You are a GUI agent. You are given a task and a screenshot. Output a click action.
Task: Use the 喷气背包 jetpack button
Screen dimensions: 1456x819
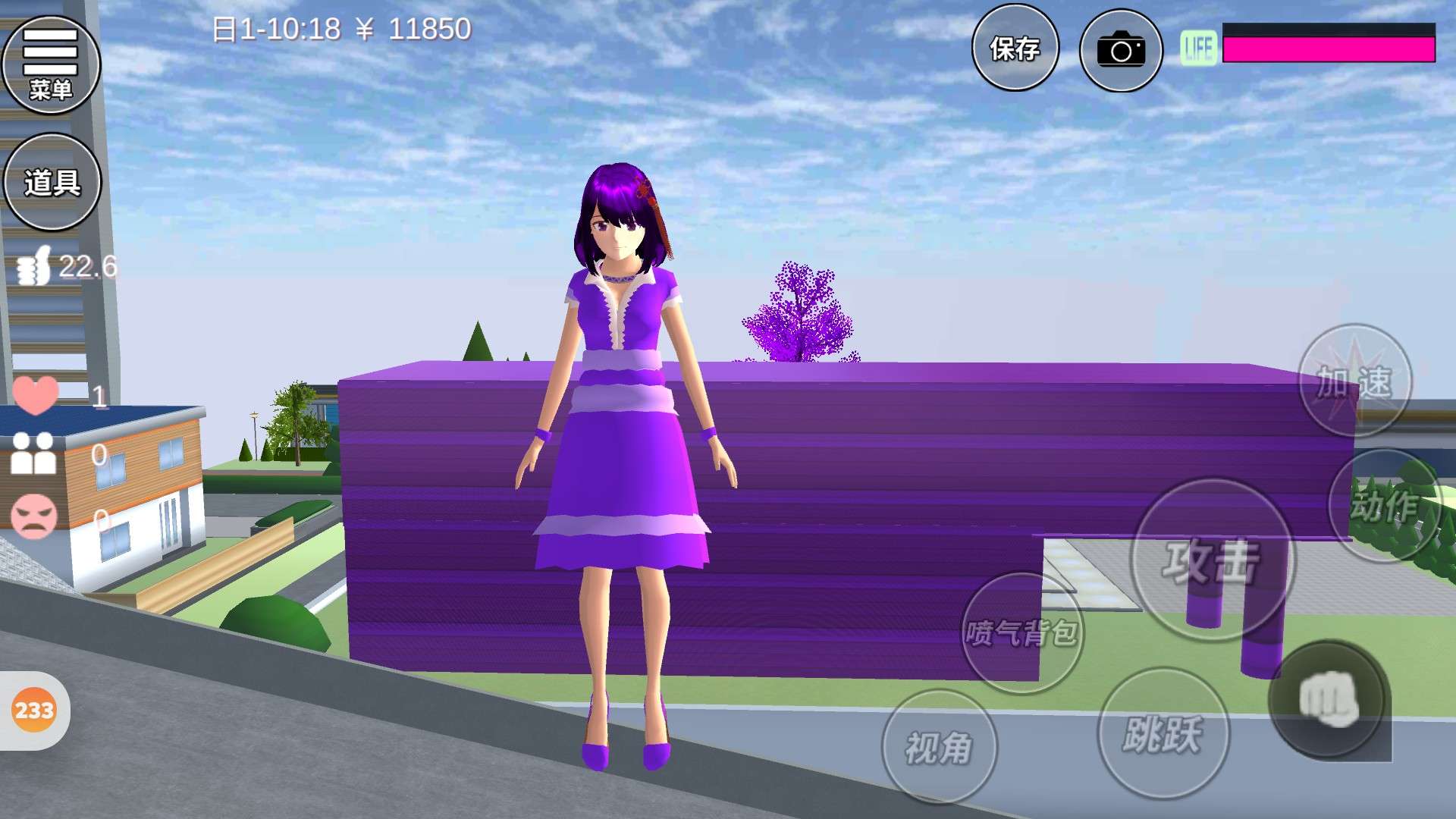pyautogui.click(x=1021, y=632)
